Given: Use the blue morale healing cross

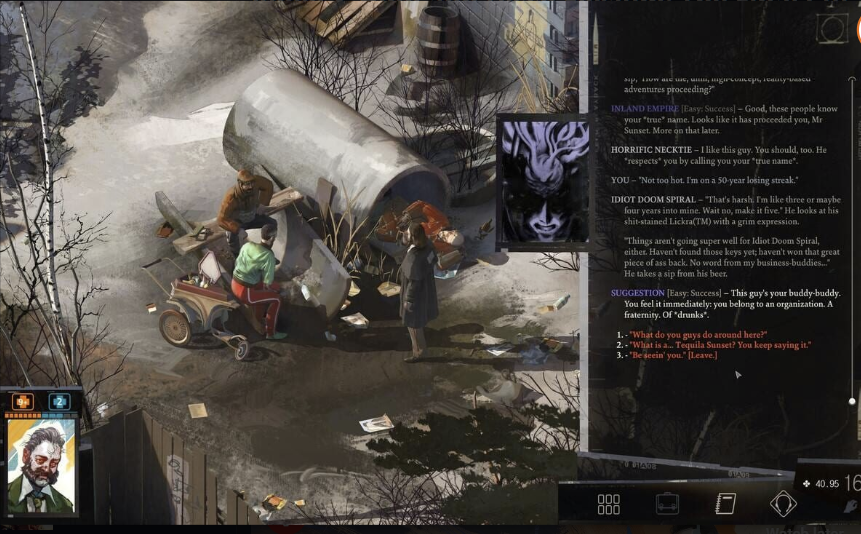Looking at the screenshot, I should (59, 402).
